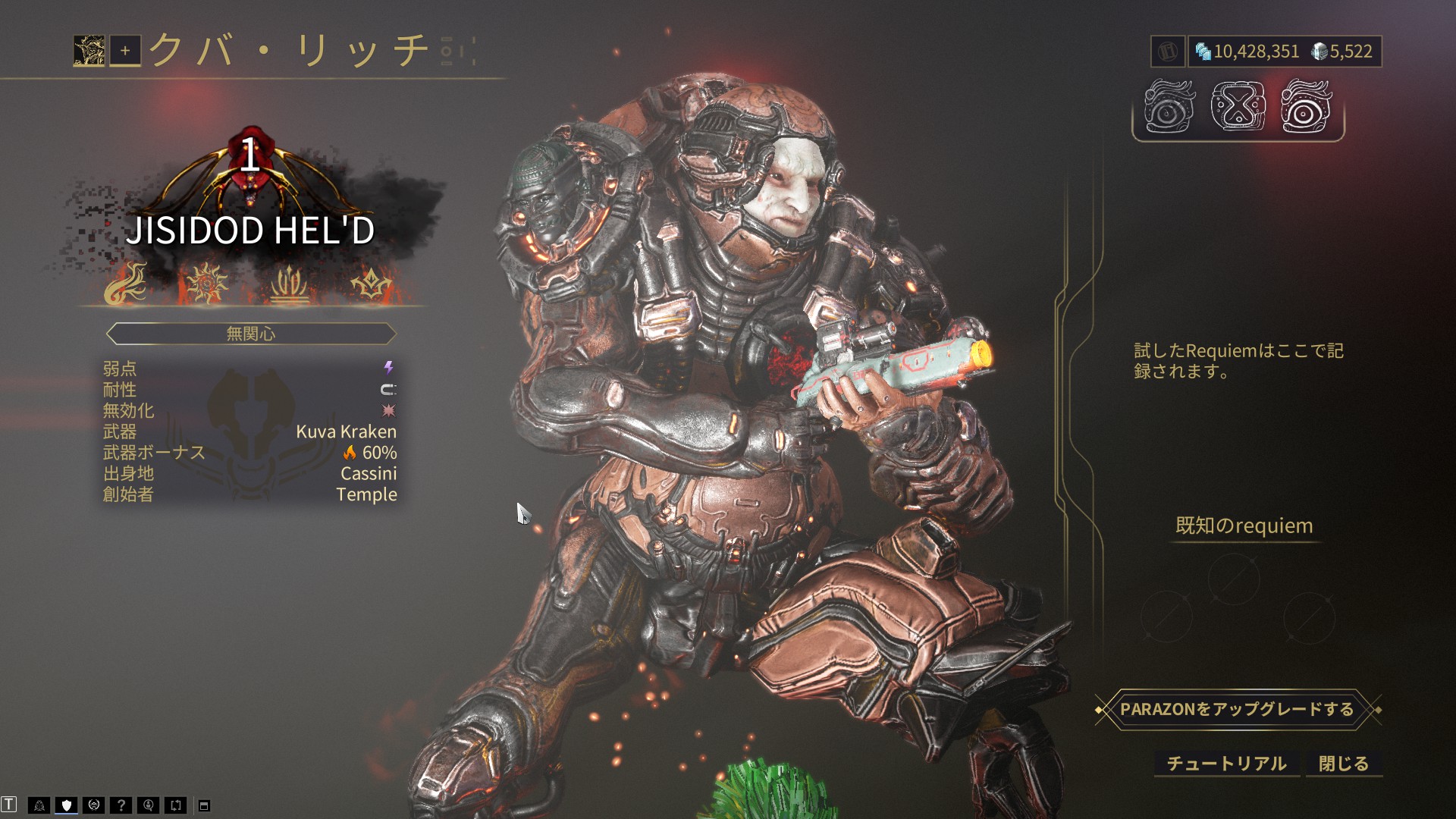
Task: Click the question mark help icon
Action: 121,805
